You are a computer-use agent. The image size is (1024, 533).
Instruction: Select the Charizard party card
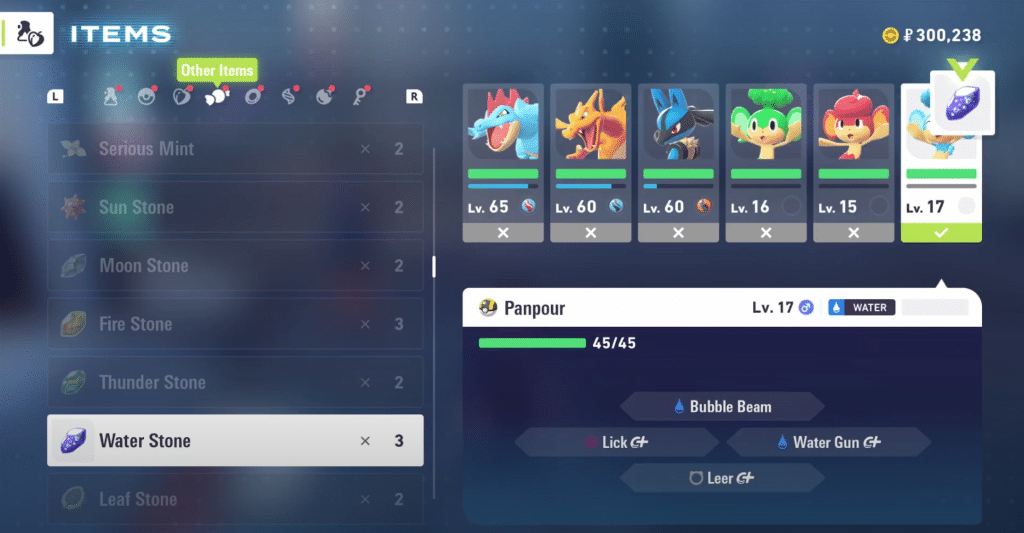point(591,163)
